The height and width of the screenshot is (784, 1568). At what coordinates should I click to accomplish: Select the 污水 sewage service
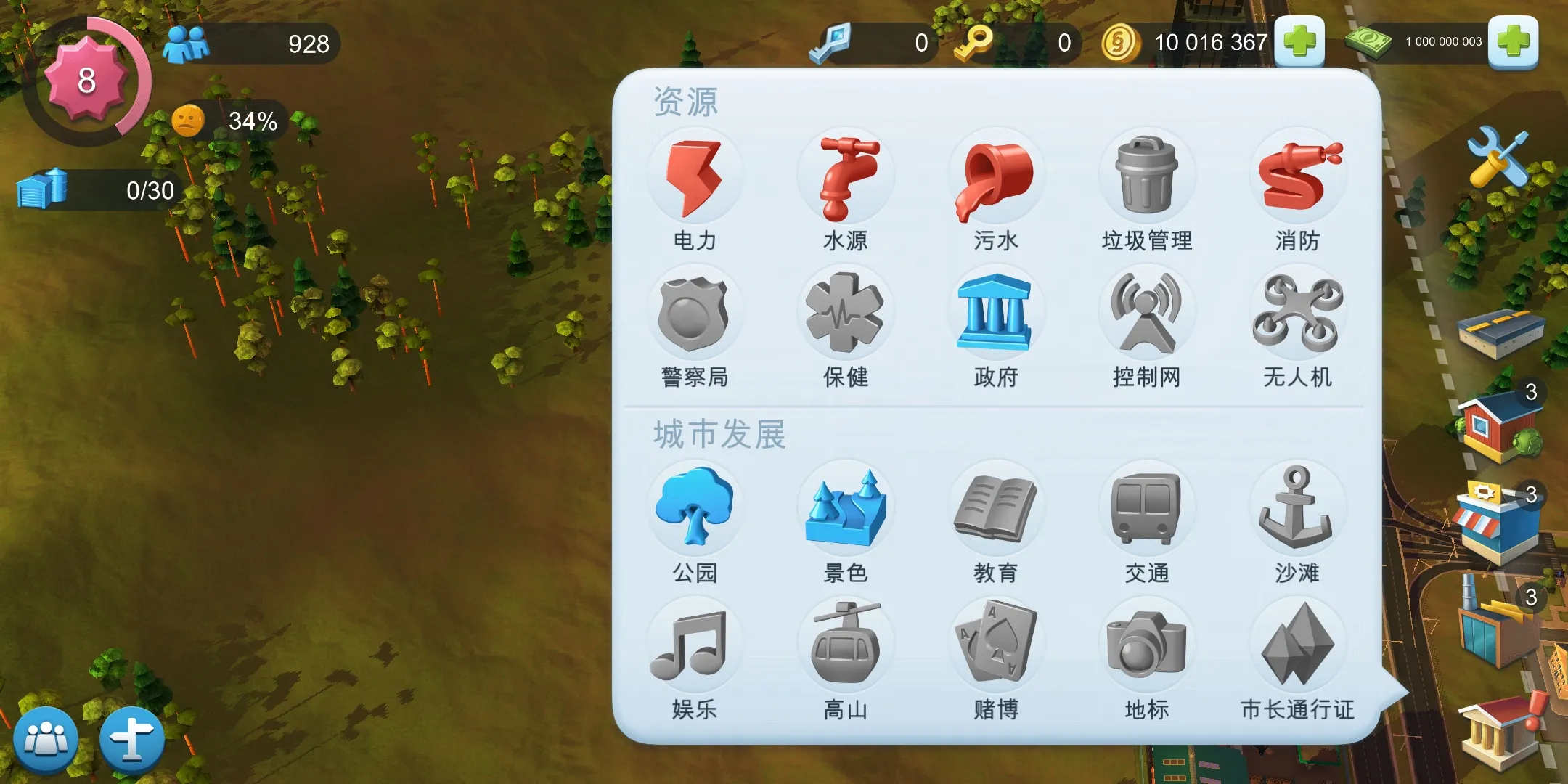pos(996,174)
